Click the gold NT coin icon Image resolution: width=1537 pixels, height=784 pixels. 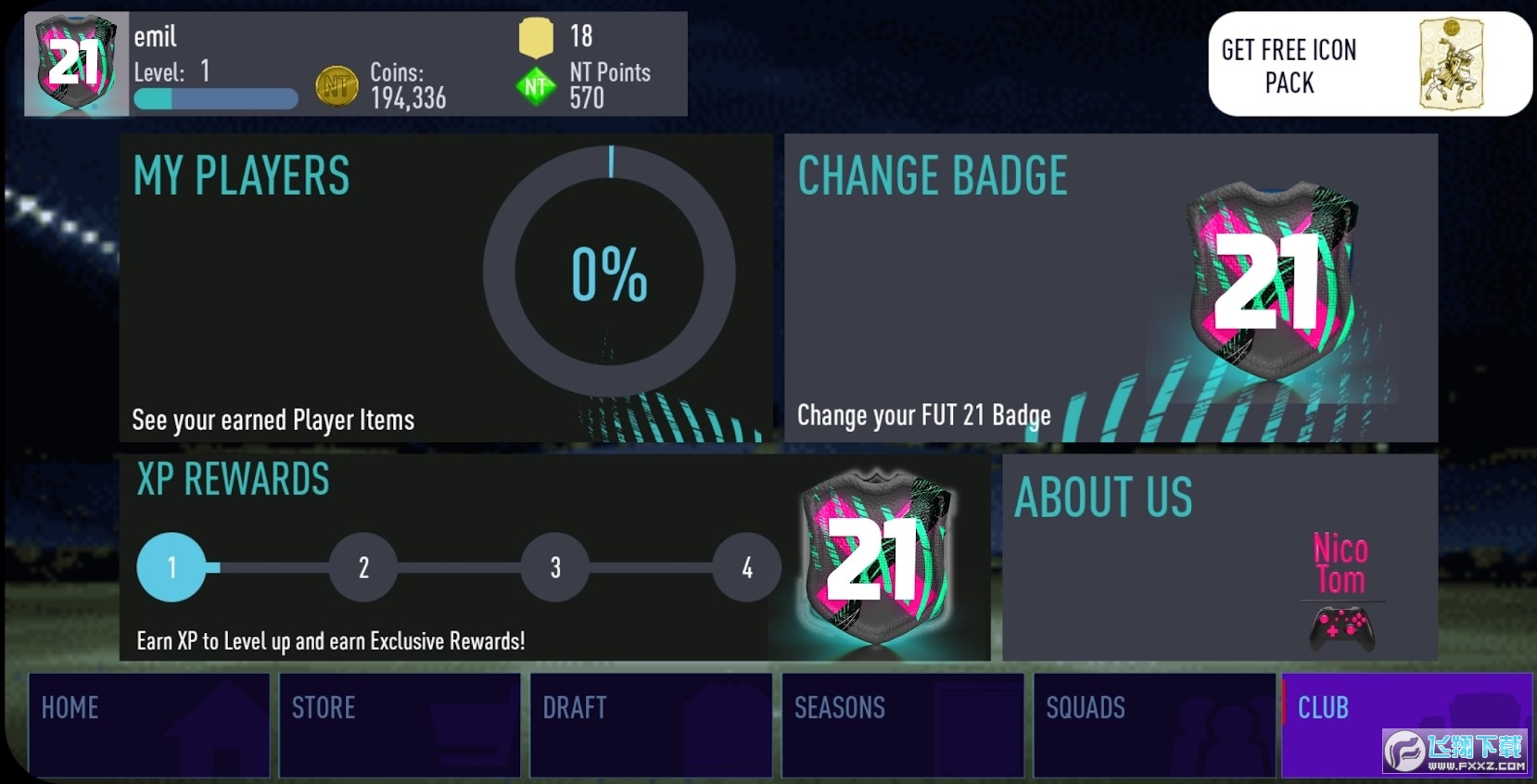(x=337, y=86)
